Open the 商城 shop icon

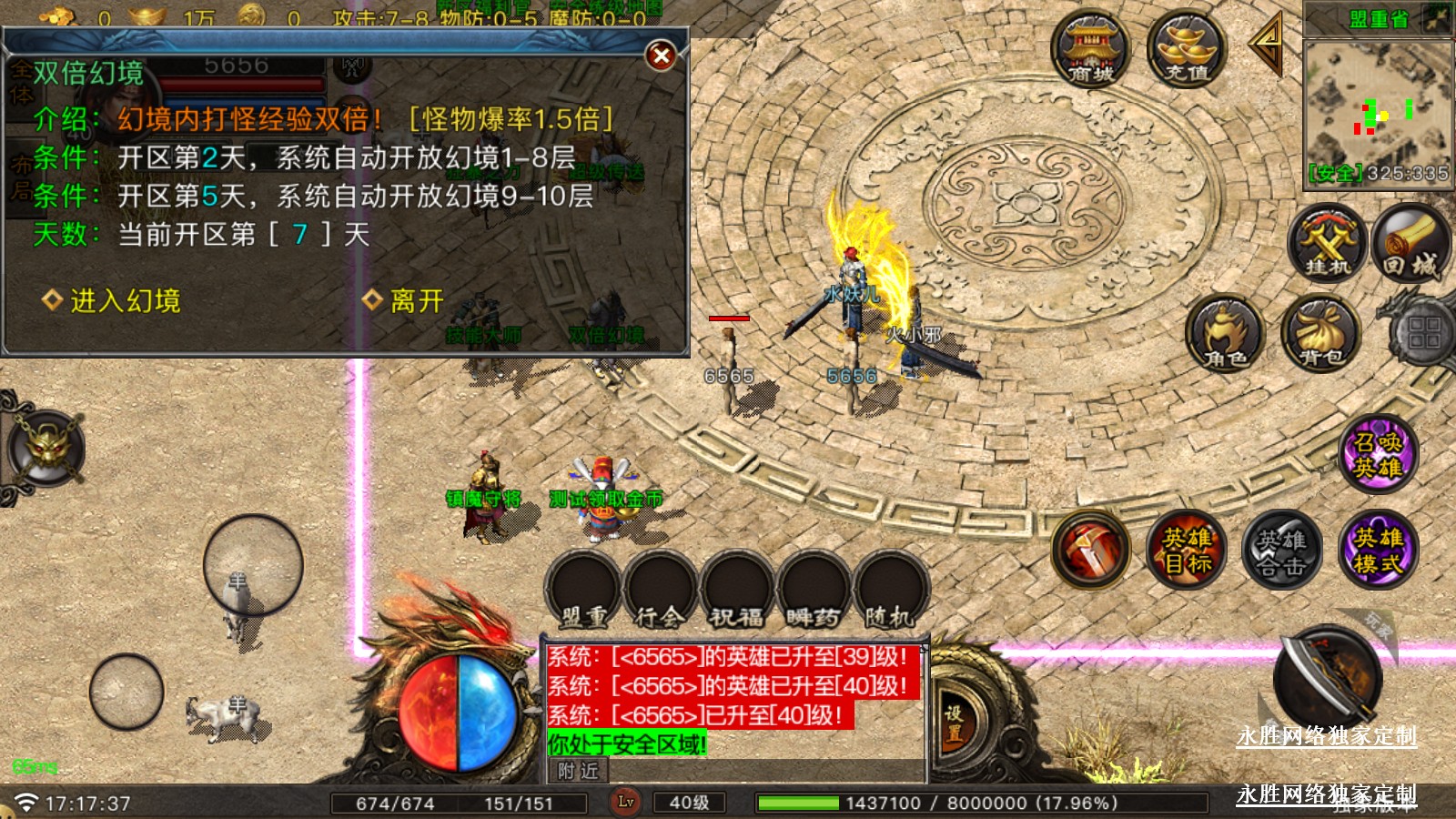click(1090, 50)
